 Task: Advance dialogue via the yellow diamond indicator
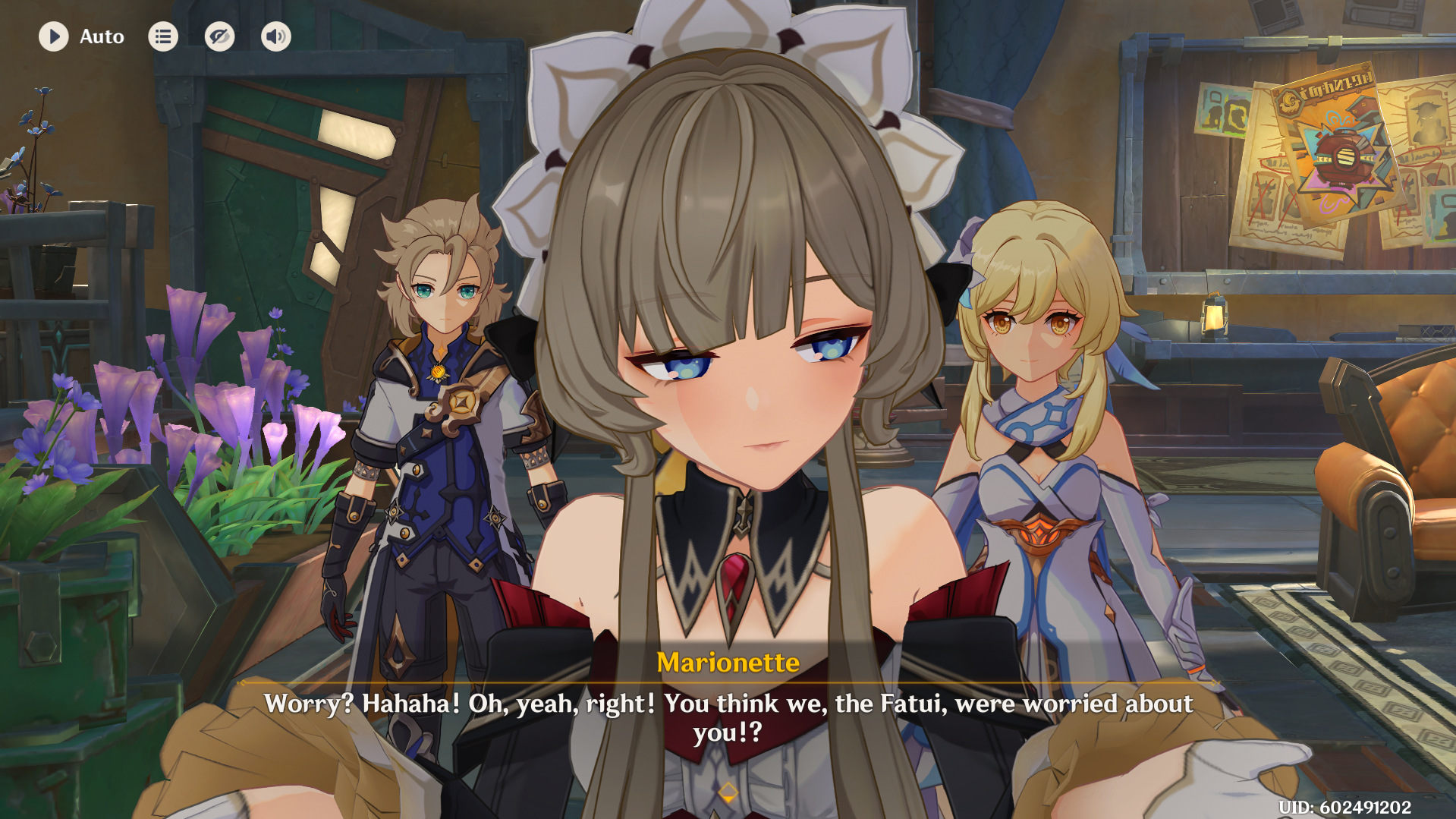coord(728,792)
